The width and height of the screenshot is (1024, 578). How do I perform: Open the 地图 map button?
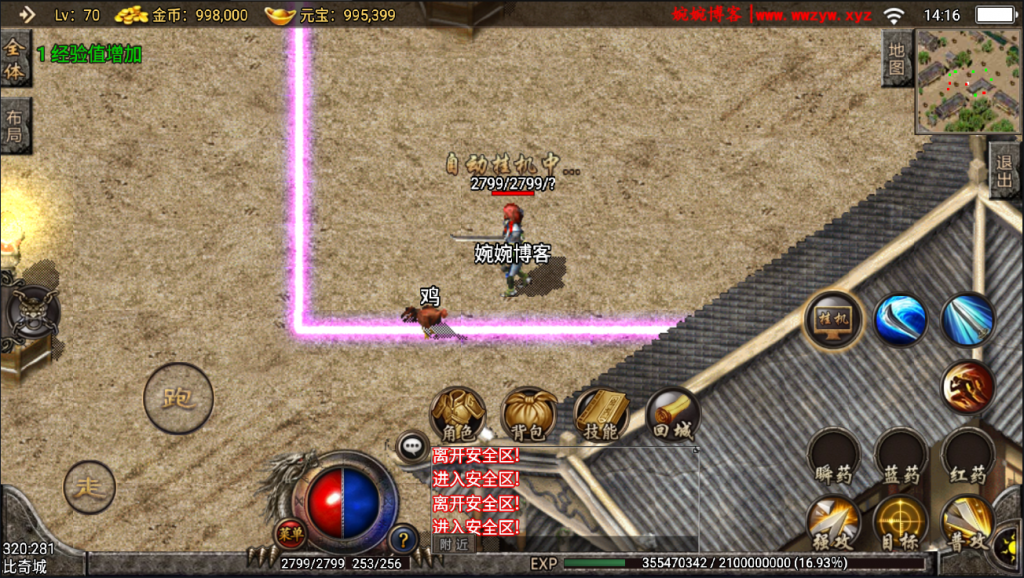896,57
